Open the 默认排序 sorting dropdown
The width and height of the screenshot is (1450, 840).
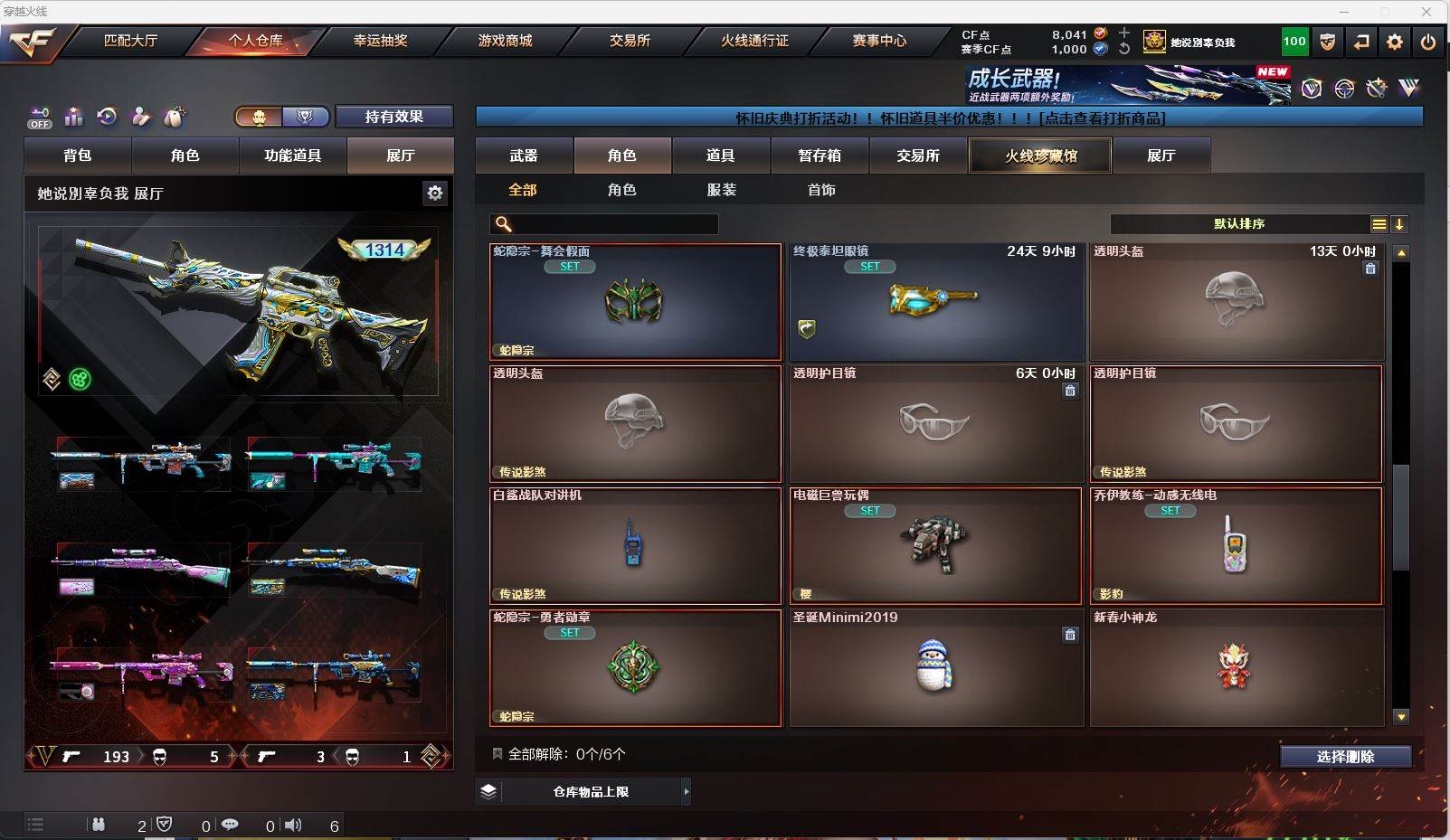click(1239, 224)
